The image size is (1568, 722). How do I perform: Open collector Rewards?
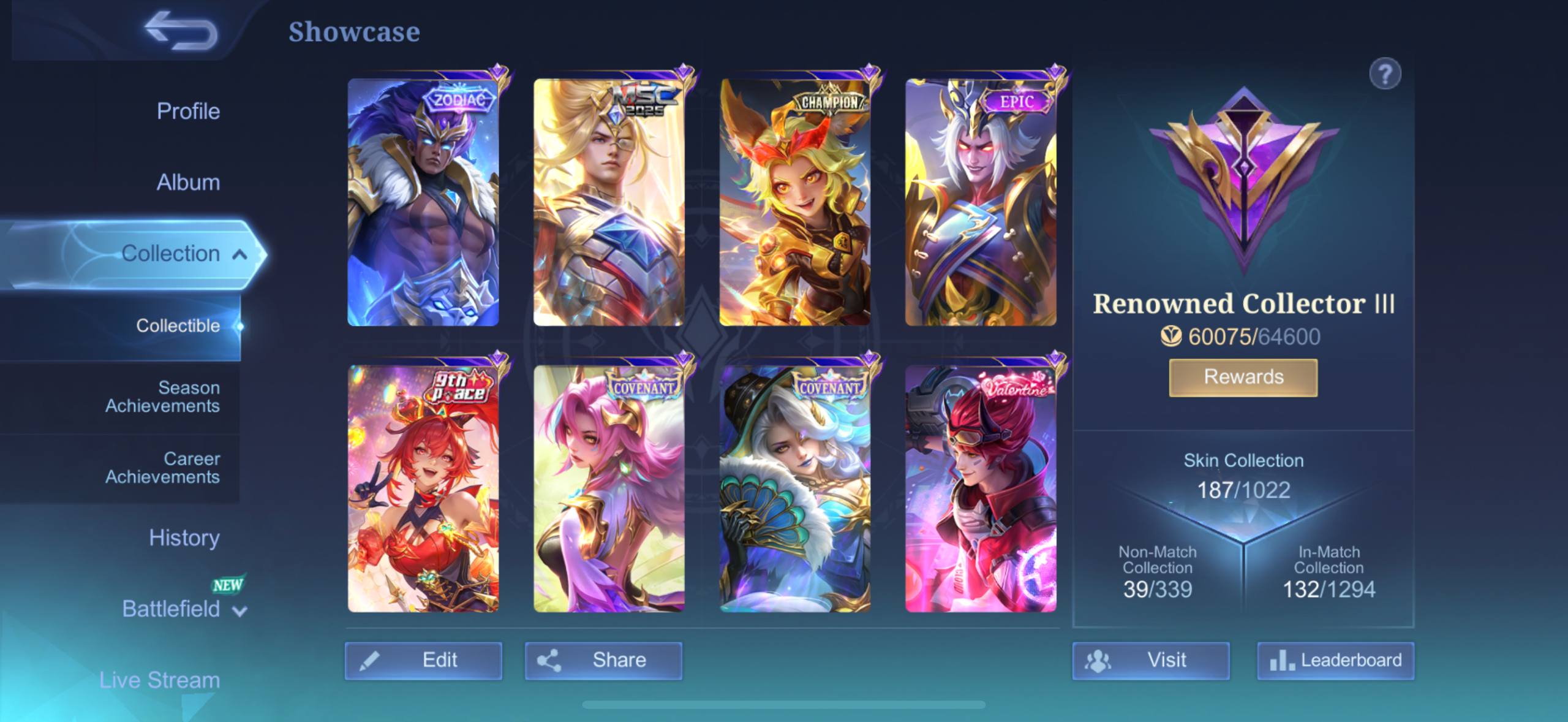pos(1243,378)
